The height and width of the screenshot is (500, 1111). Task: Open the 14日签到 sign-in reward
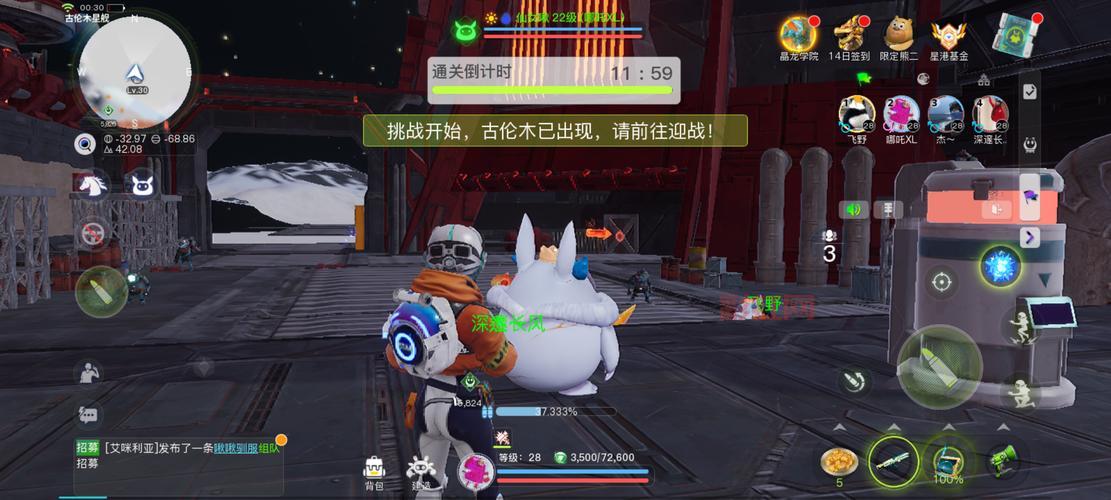[851, 33]
